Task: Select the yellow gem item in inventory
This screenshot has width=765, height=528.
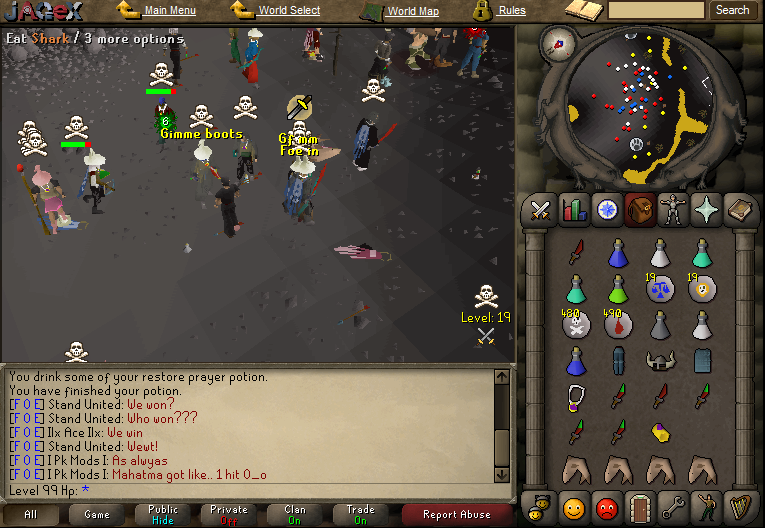Action: coord(659,432)
